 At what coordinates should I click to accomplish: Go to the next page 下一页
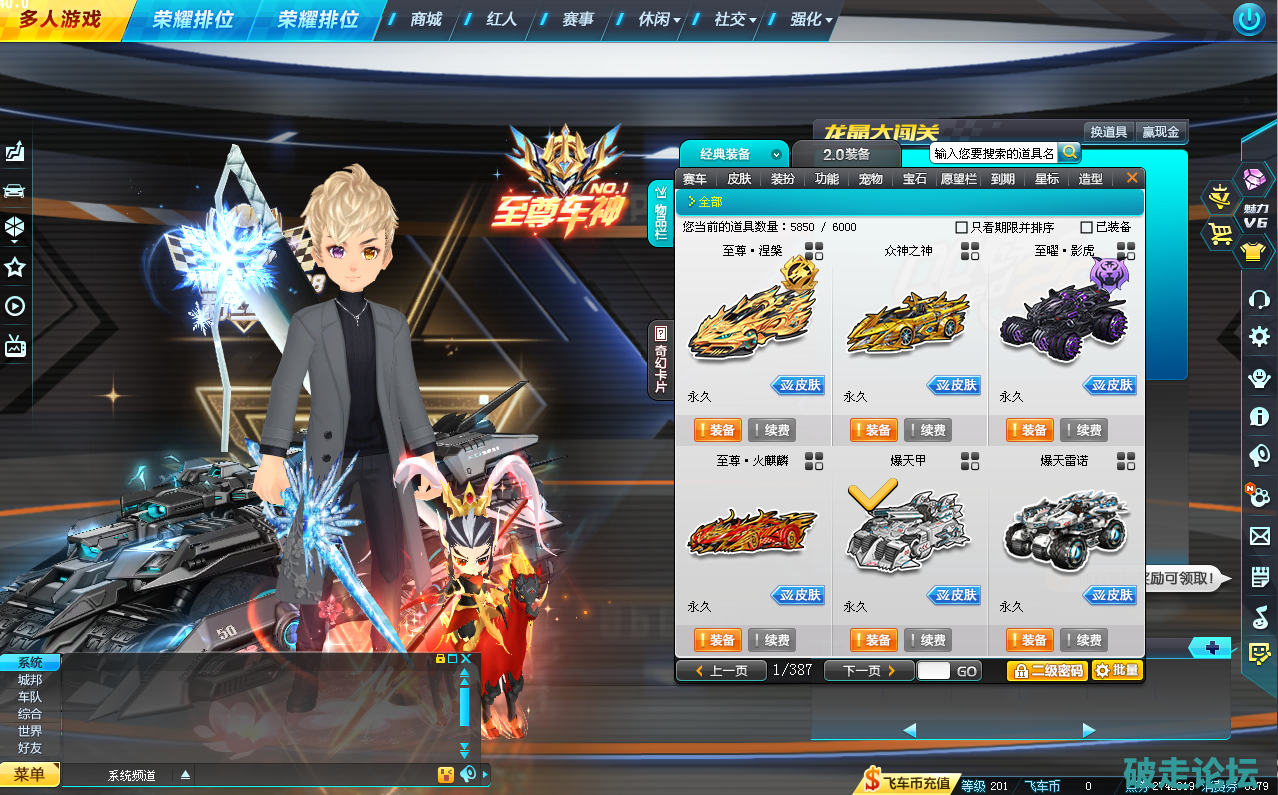(x=867, y=670)
